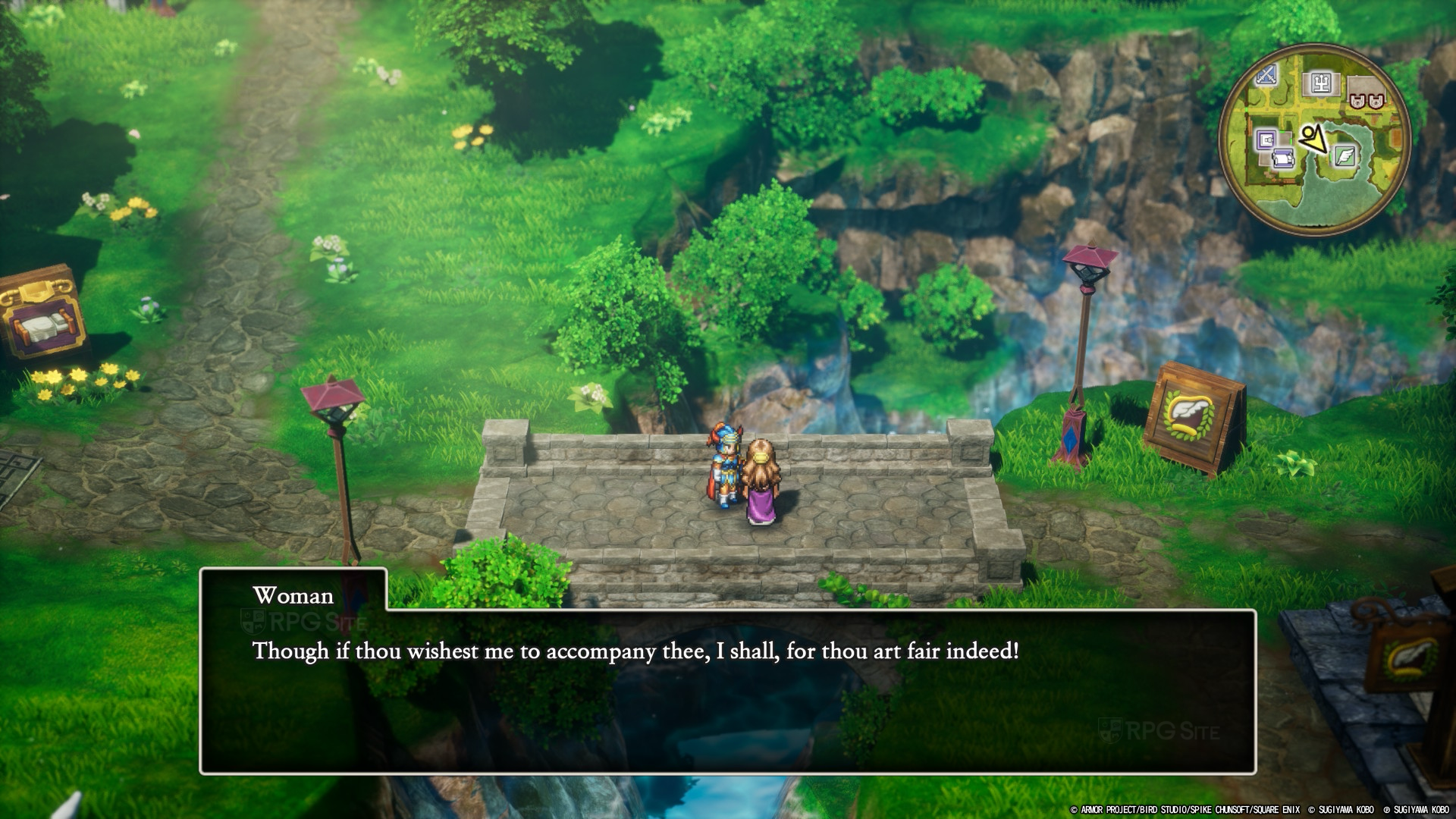
Task: Select the crossed swords weapon shop marker
Action: pyautogui.click(x=1267, y=75)
